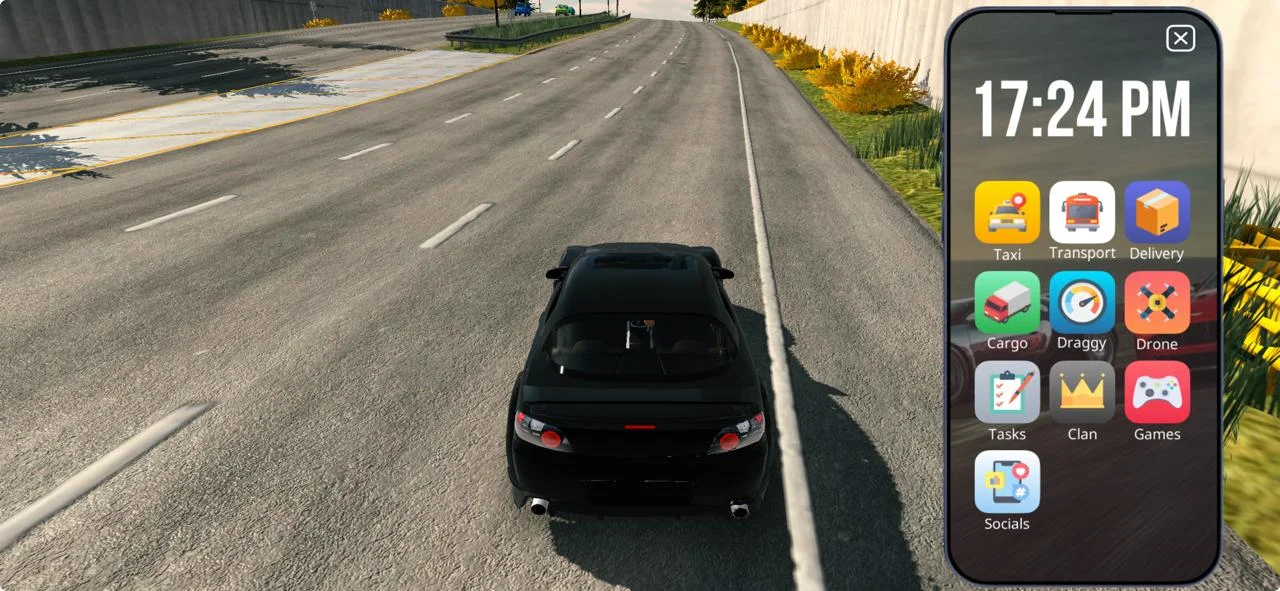Open the Clan crown app

(x=1082, y=393)
